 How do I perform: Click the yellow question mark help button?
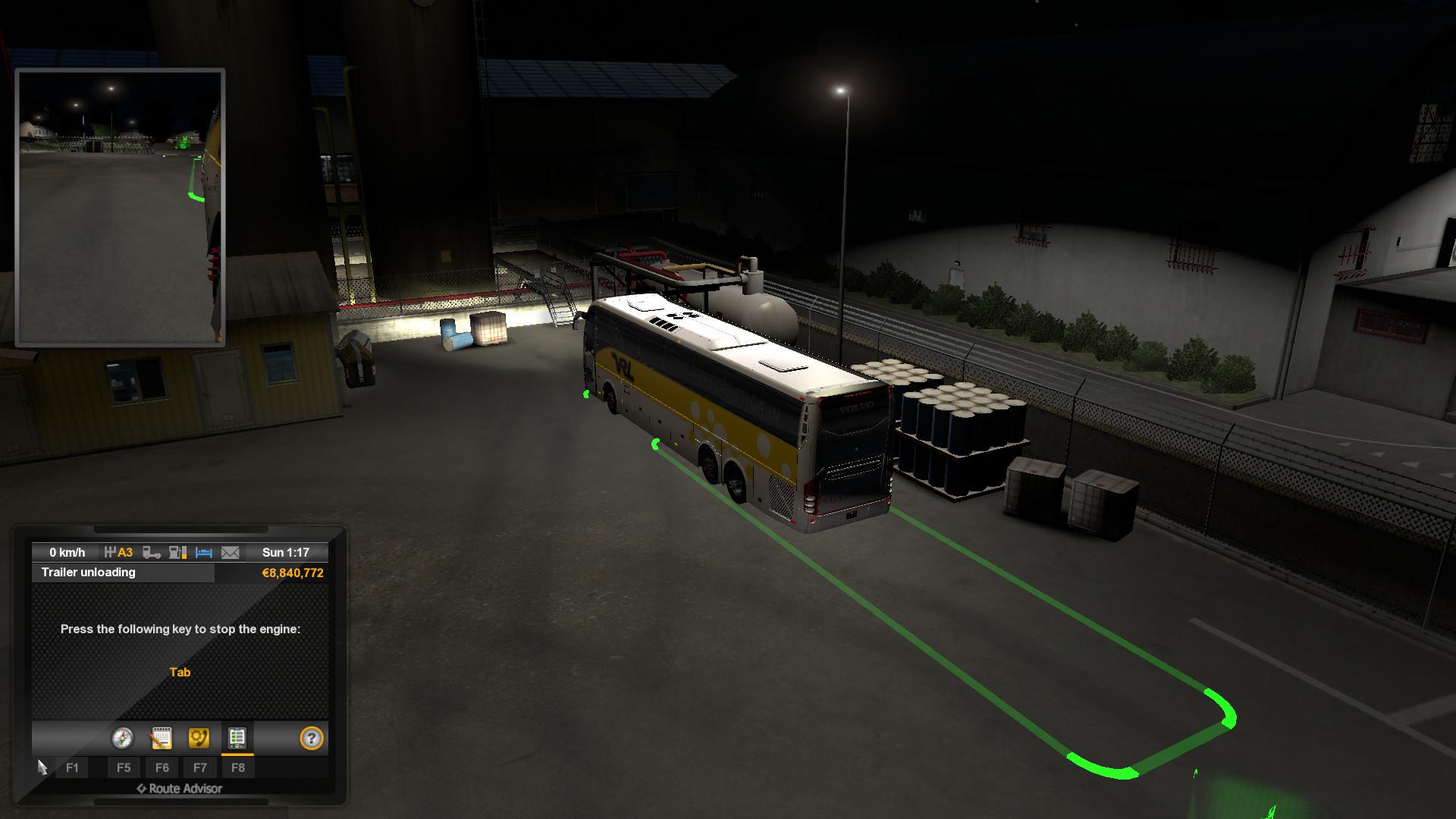coord(312,738)
